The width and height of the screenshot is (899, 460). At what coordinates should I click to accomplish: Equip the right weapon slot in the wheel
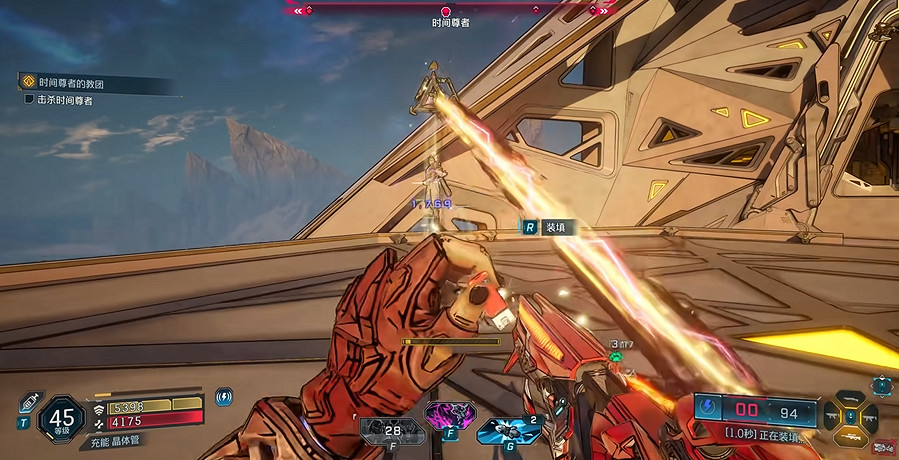pos(871,414)
